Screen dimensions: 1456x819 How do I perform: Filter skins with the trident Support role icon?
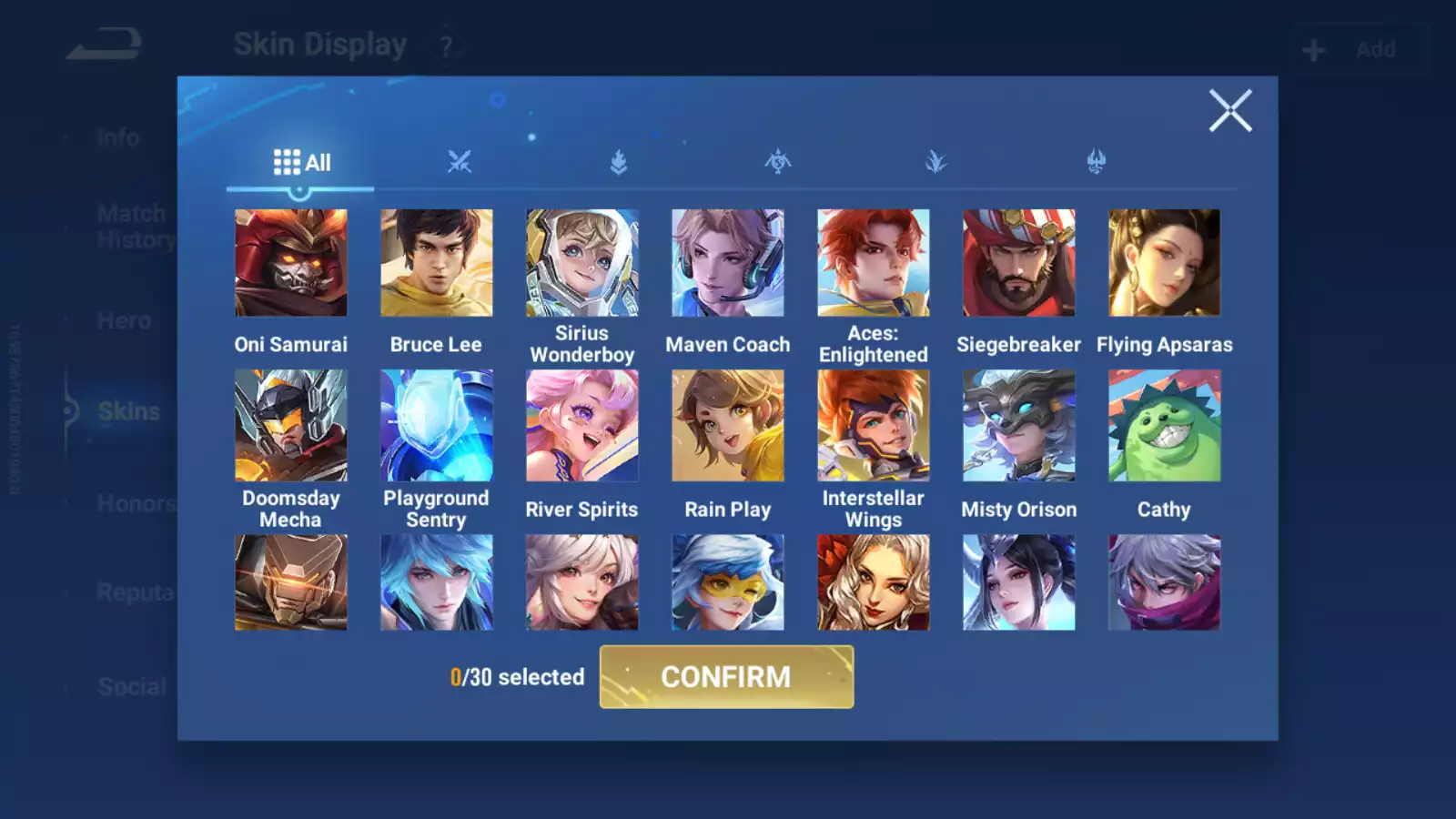point(1097,162)
